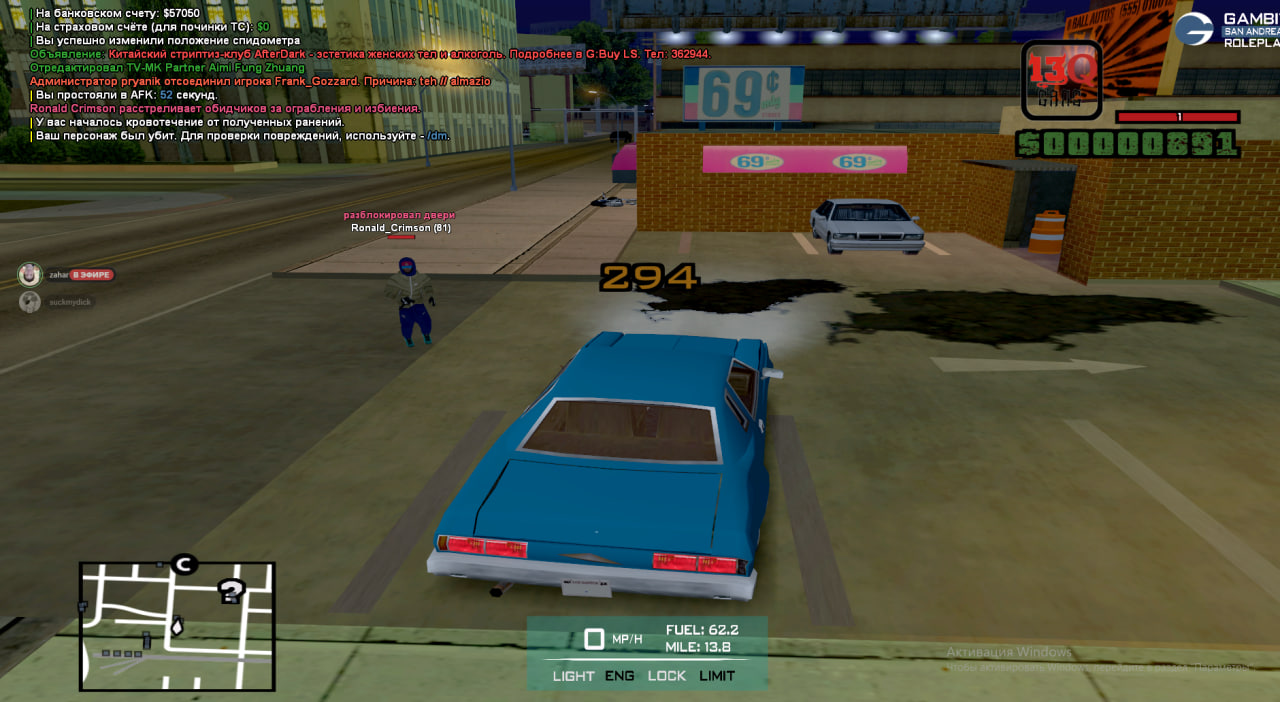Select the question mark marker on minimap
This screenshot has height=702, width=1280.
click(232, 591)
